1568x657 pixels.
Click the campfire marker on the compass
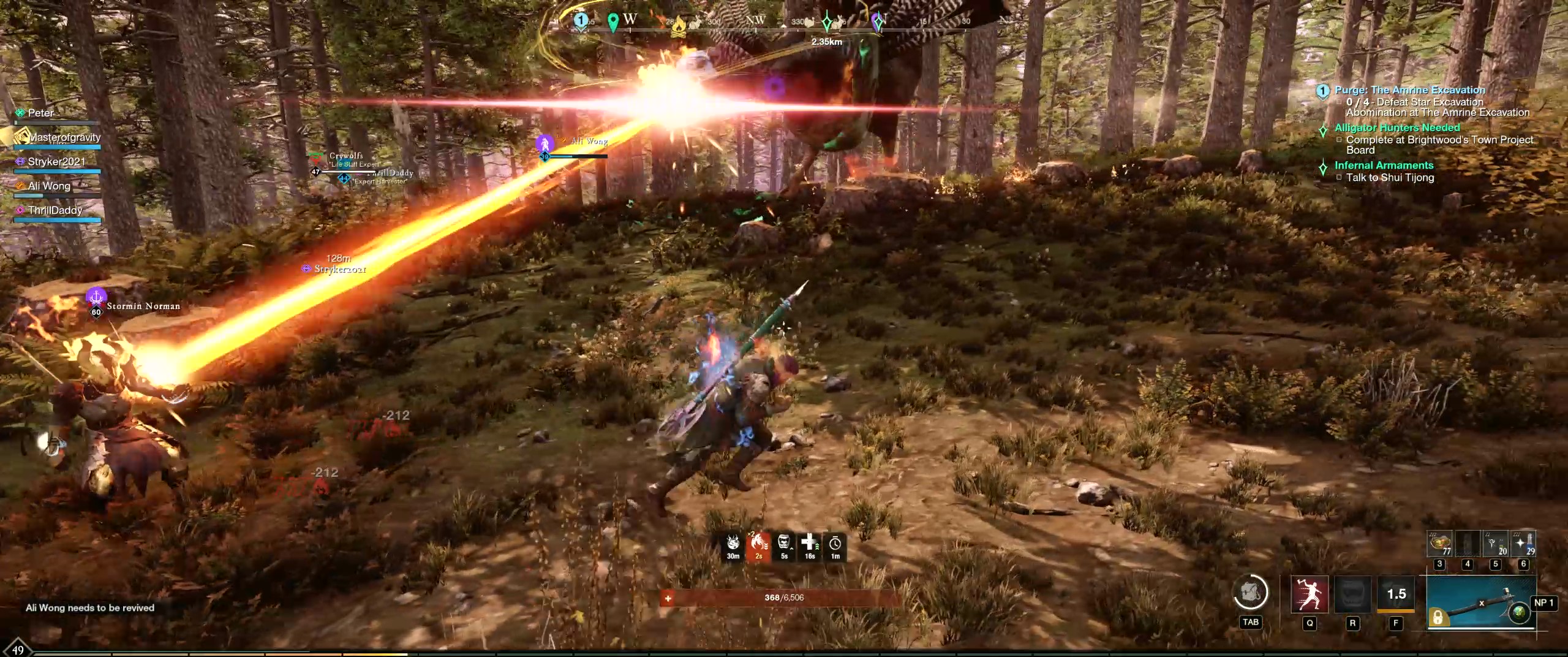click(x=678, y=27)
